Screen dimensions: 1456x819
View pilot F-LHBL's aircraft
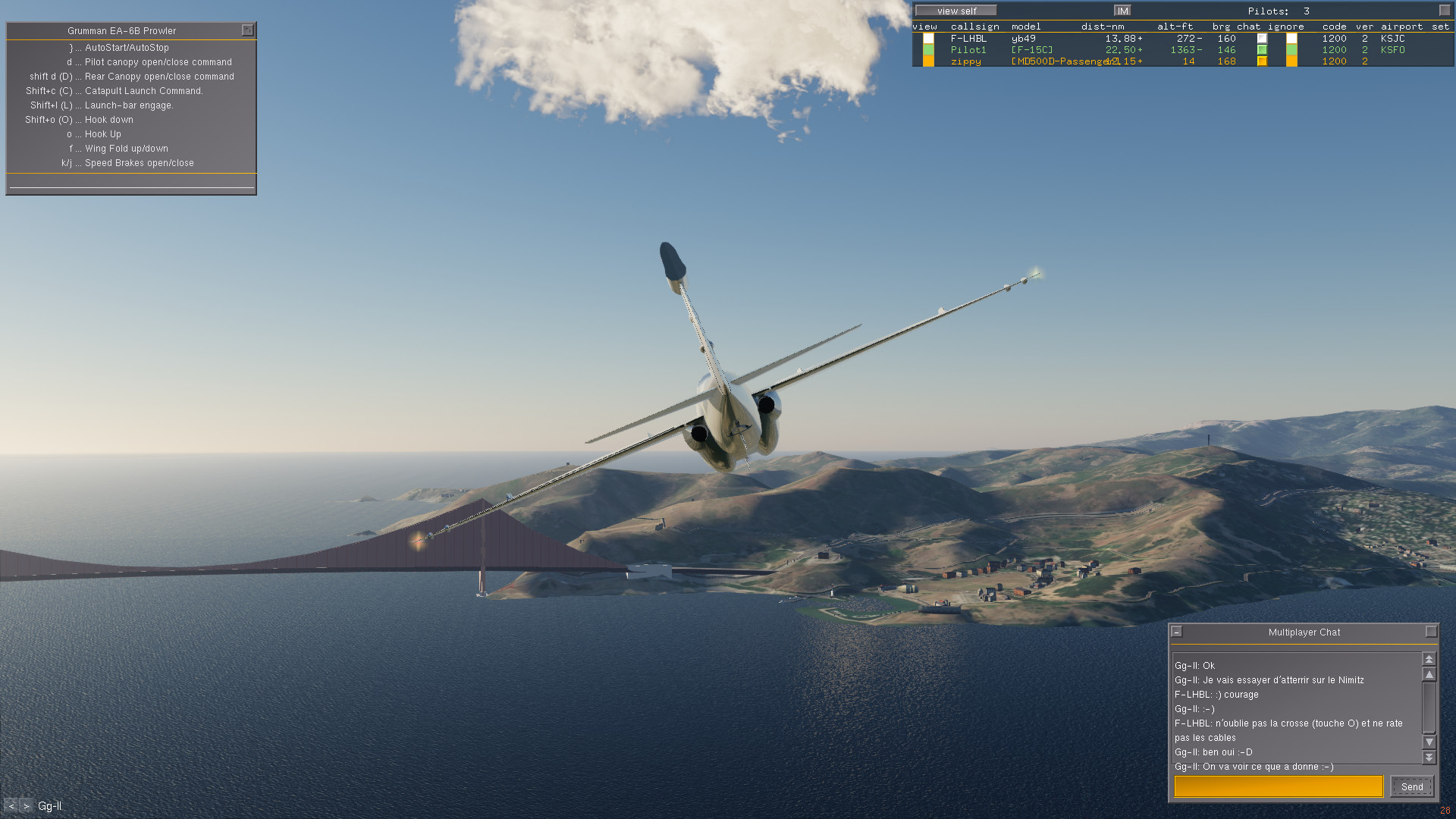click(x=928, y=38)
